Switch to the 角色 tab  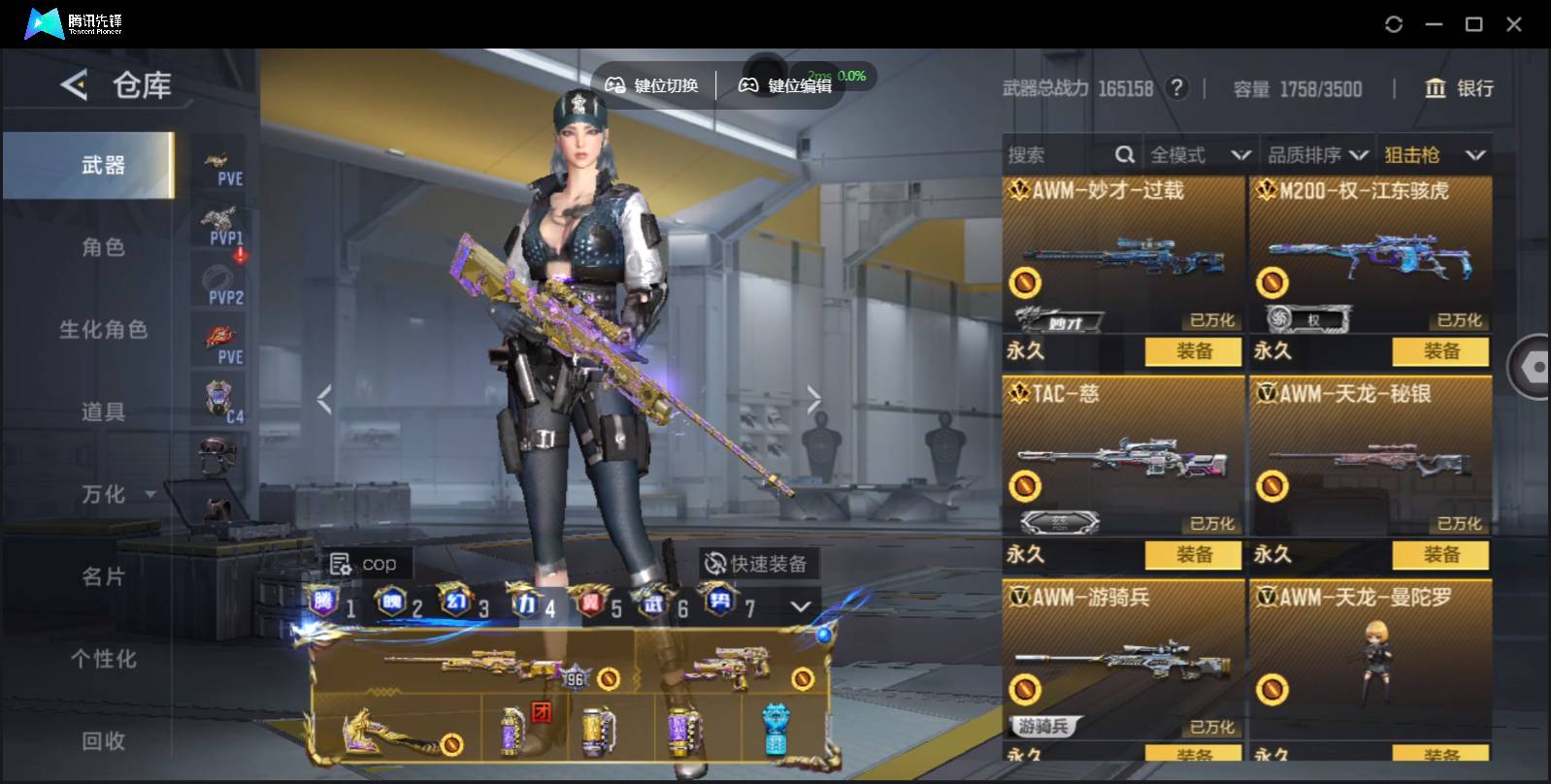tap(103, 247)
